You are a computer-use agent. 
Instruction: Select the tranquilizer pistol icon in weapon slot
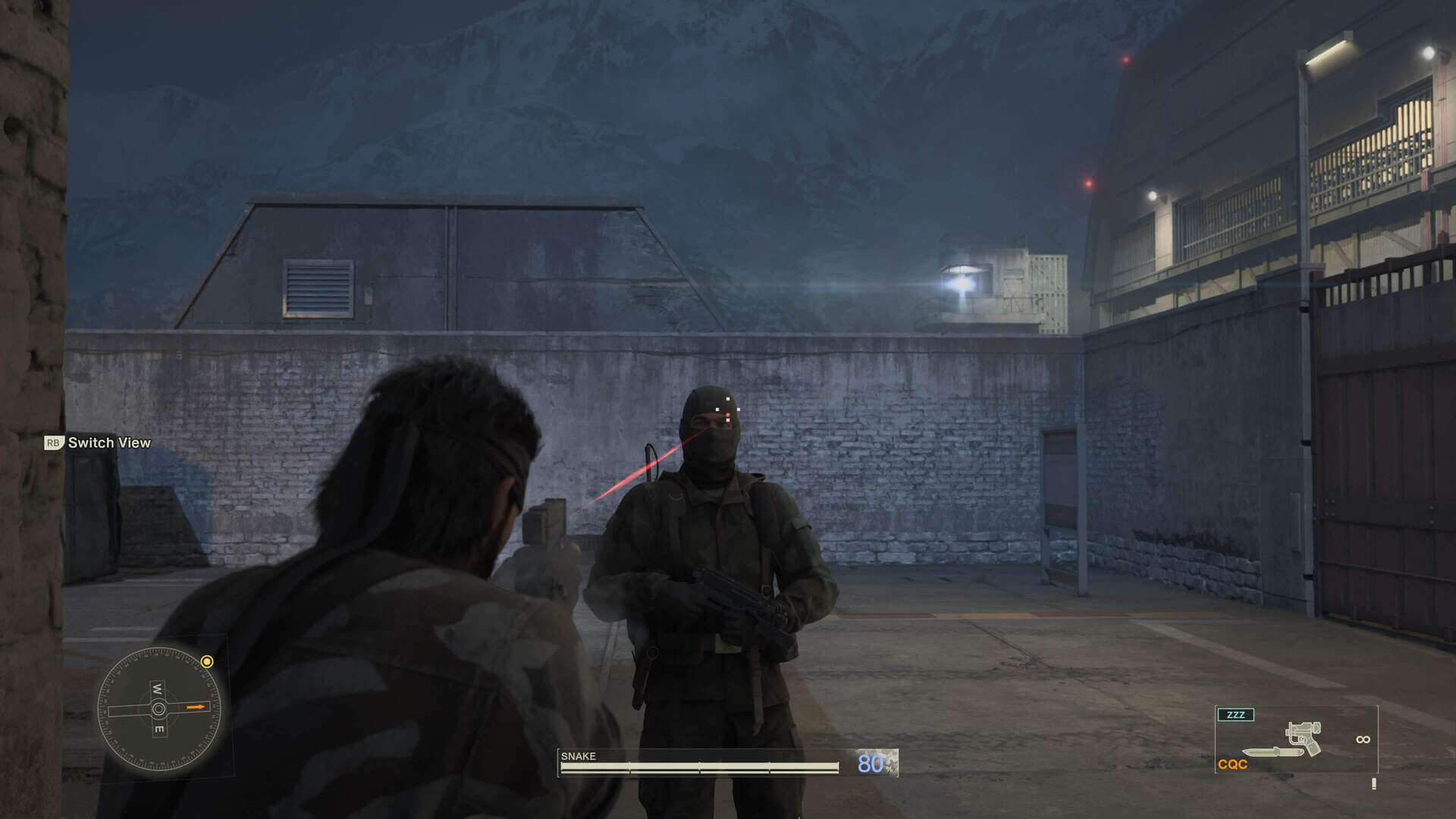click(x=1303, y=739)
